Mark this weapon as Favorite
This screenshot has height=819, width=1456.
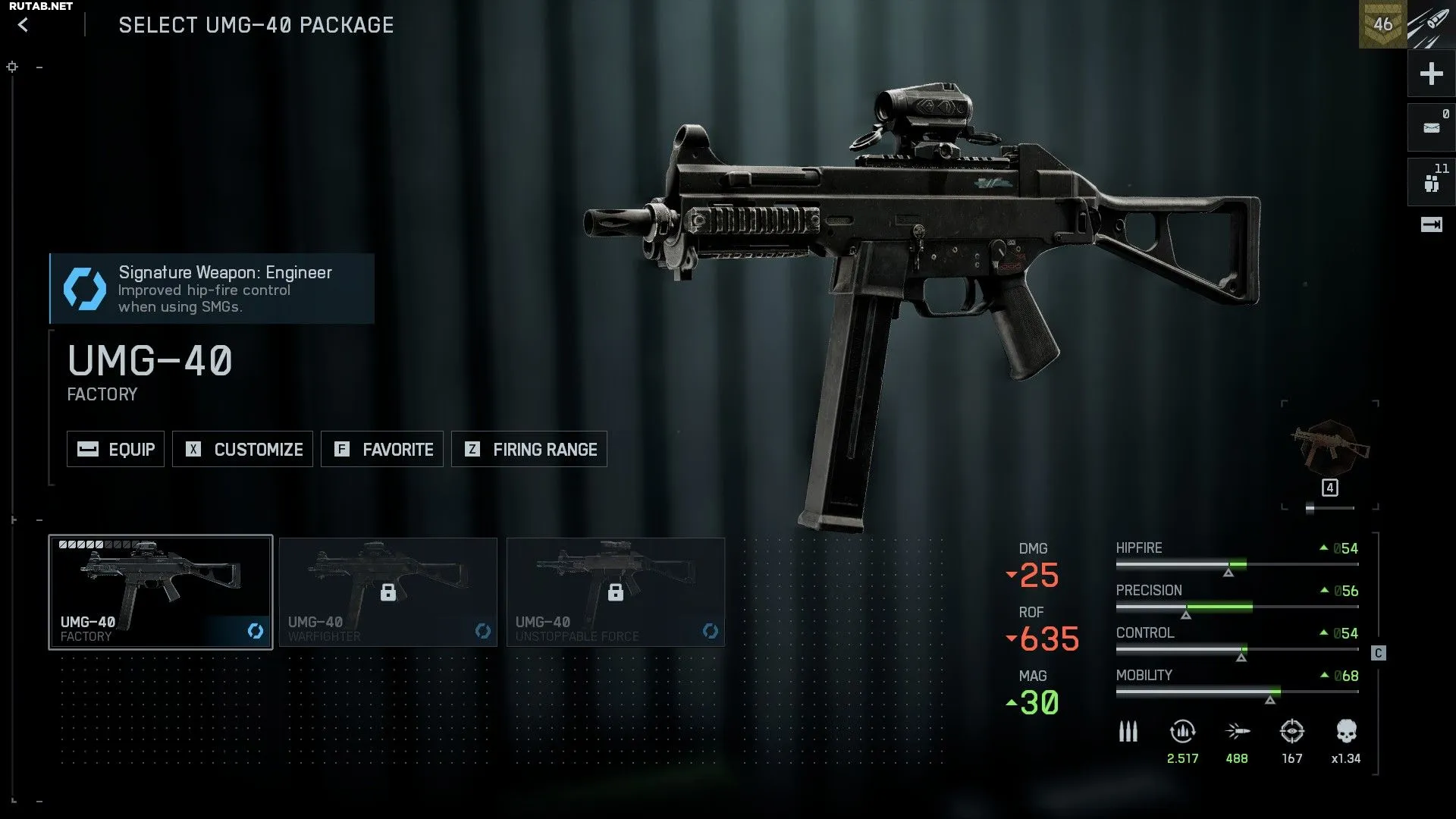tap(382, 449)
